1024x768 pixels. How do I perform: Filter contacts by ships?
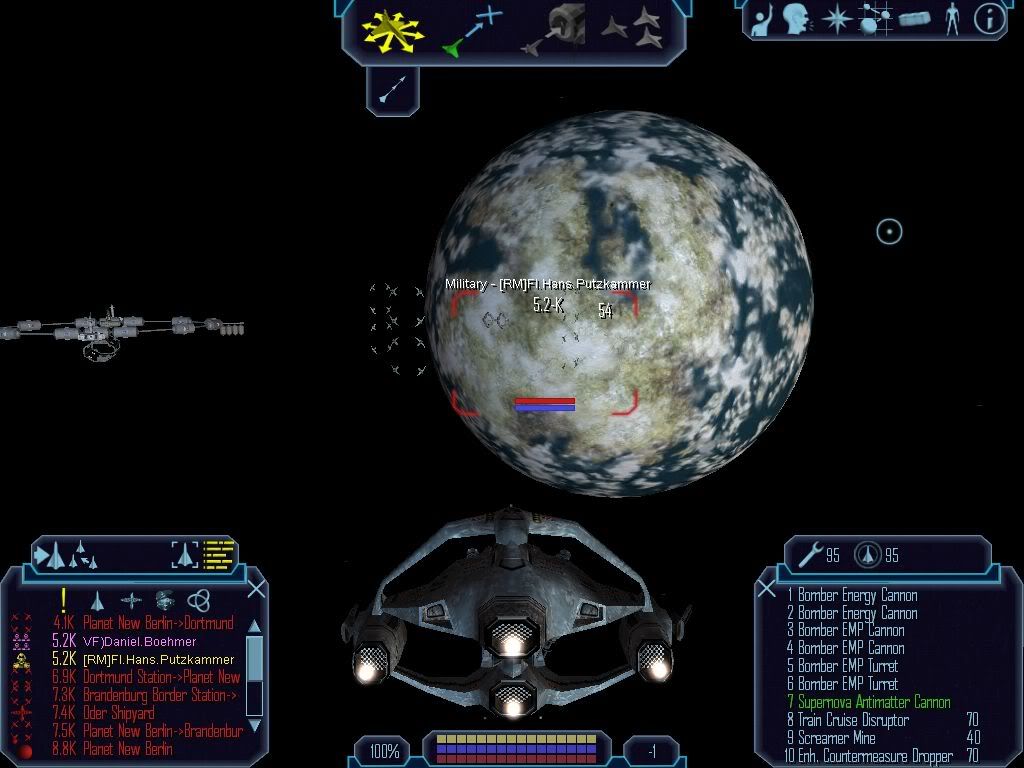pos(97,600)
